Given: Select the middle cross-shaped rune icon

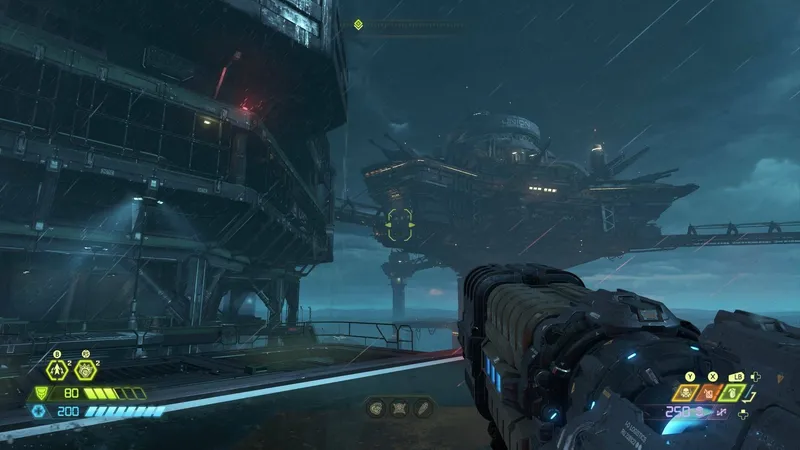Looking at the screenshot, I should (x=398, y=407).
